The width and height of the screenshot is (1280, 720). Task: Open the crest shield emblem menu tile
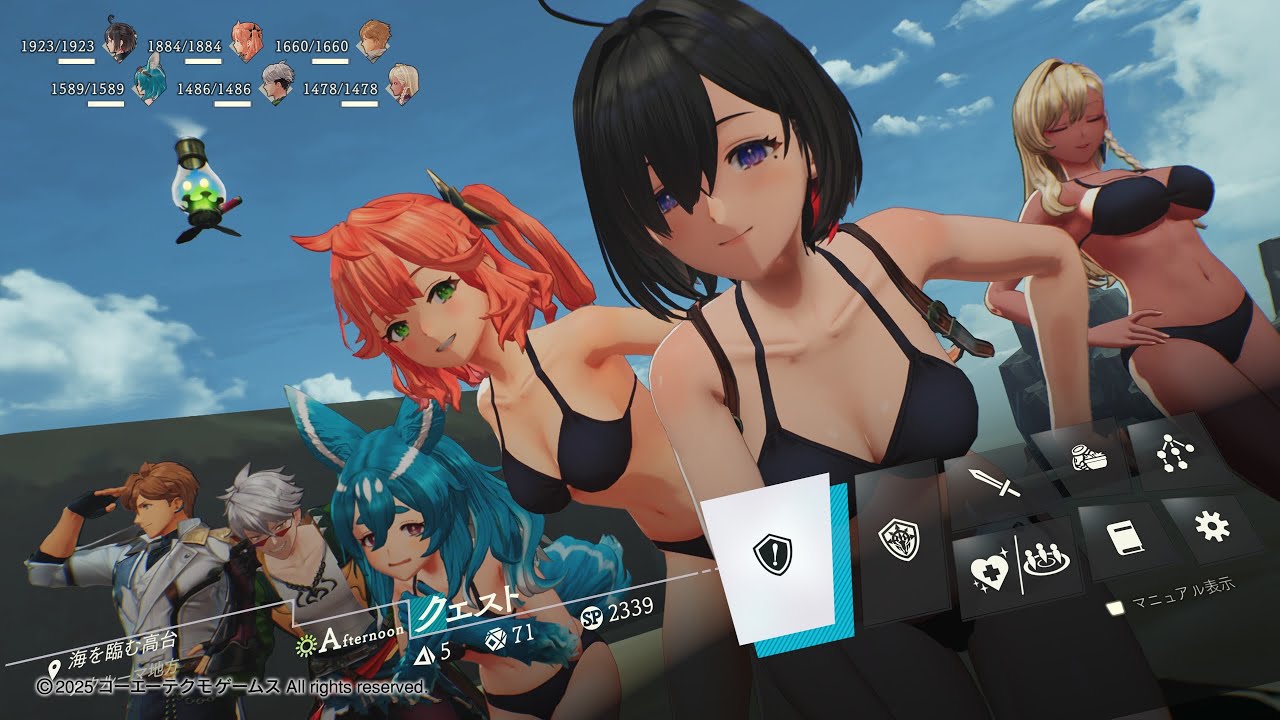tap(899, 541)
